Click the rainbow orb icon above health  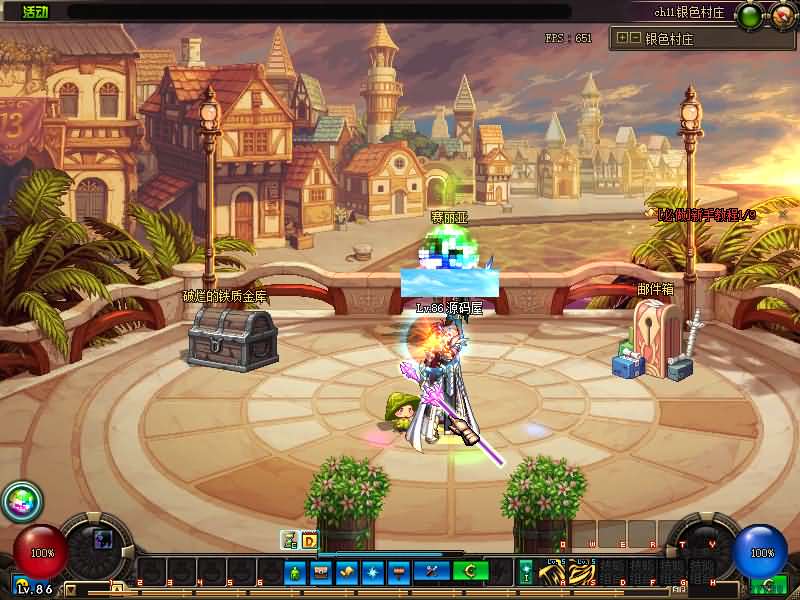17,500
